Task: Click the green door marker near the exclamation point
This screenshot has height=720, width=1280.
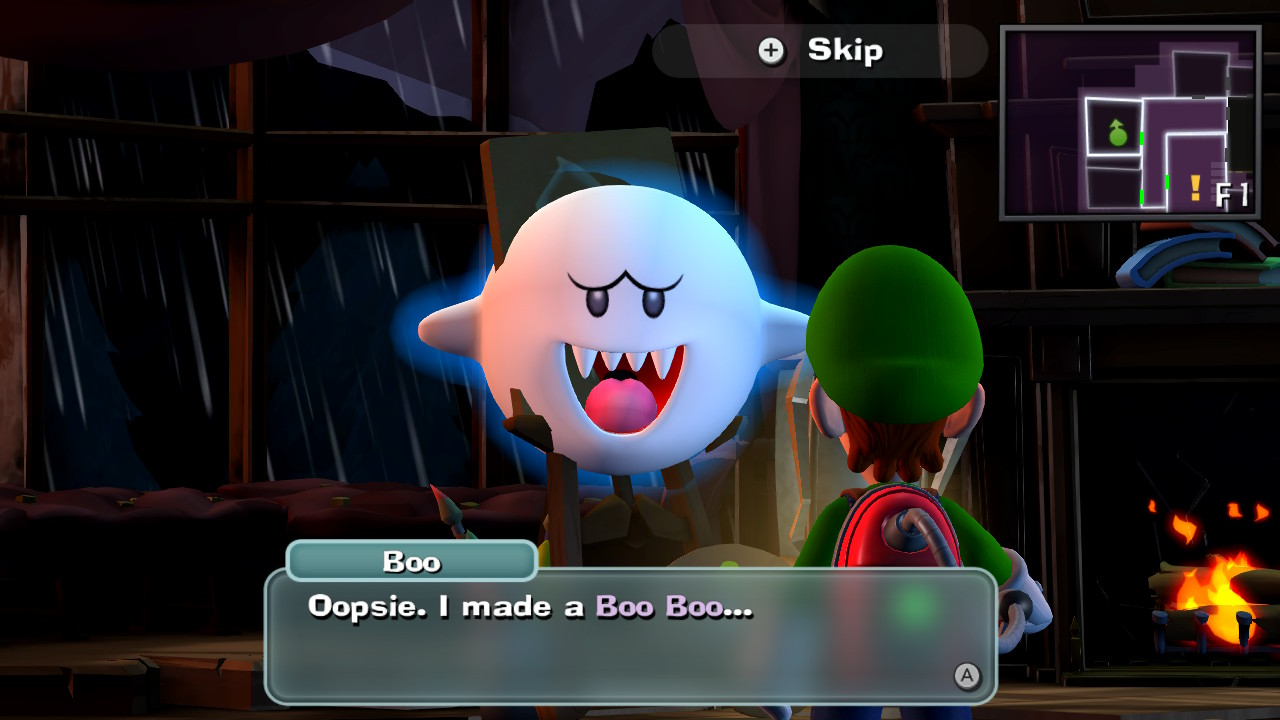Action: click(1167, 183)
